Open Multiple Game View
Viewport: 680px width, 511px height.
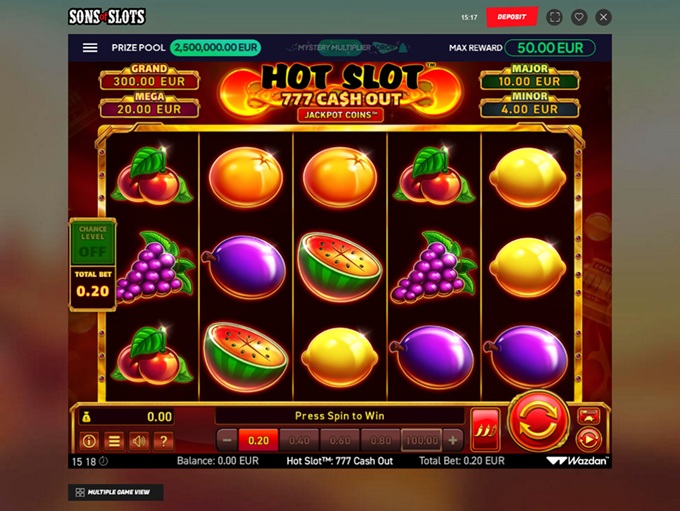point(117,492)
